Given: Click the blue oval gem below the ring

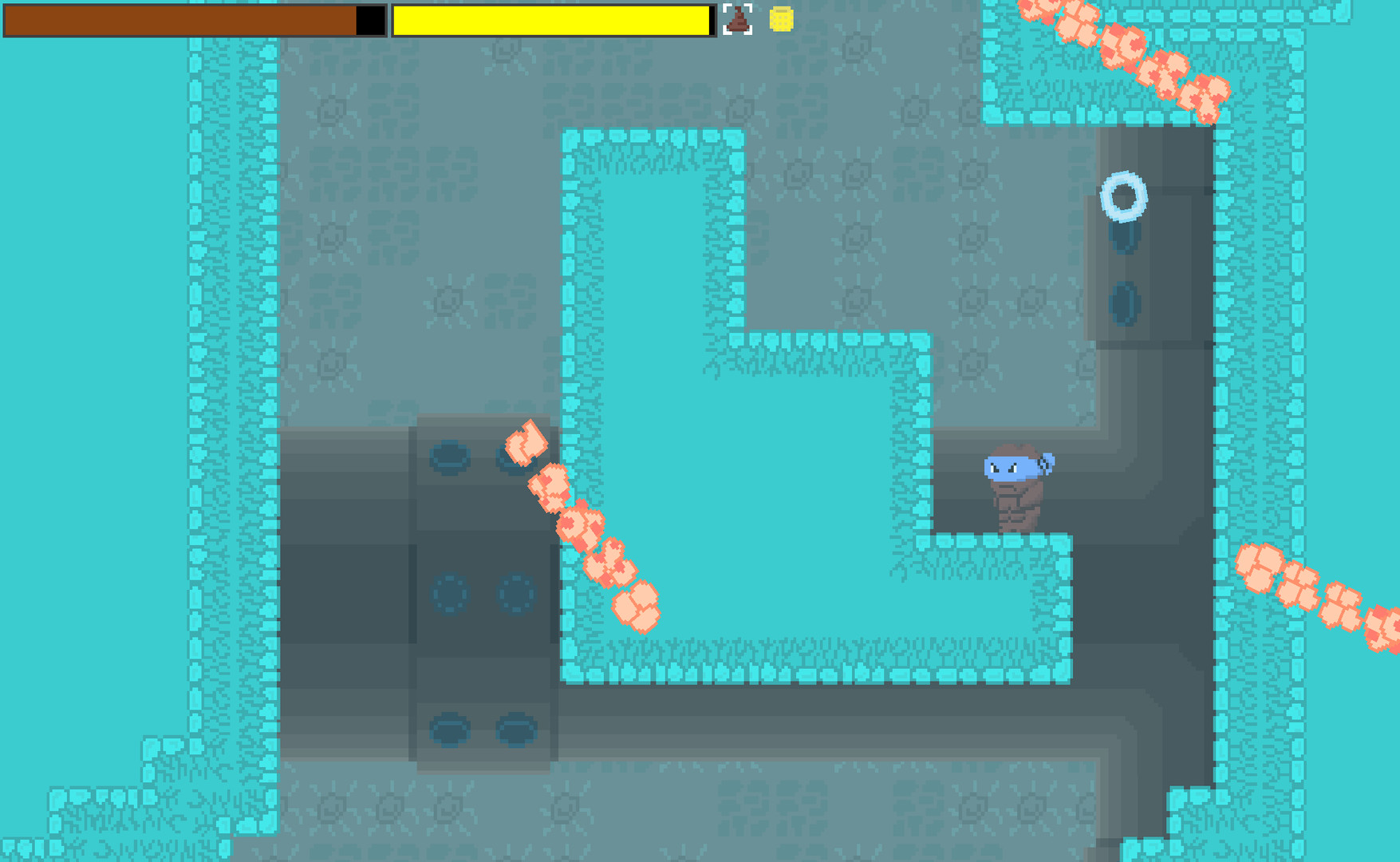Looking at the screenshot, I should [x=1125, y=302].
